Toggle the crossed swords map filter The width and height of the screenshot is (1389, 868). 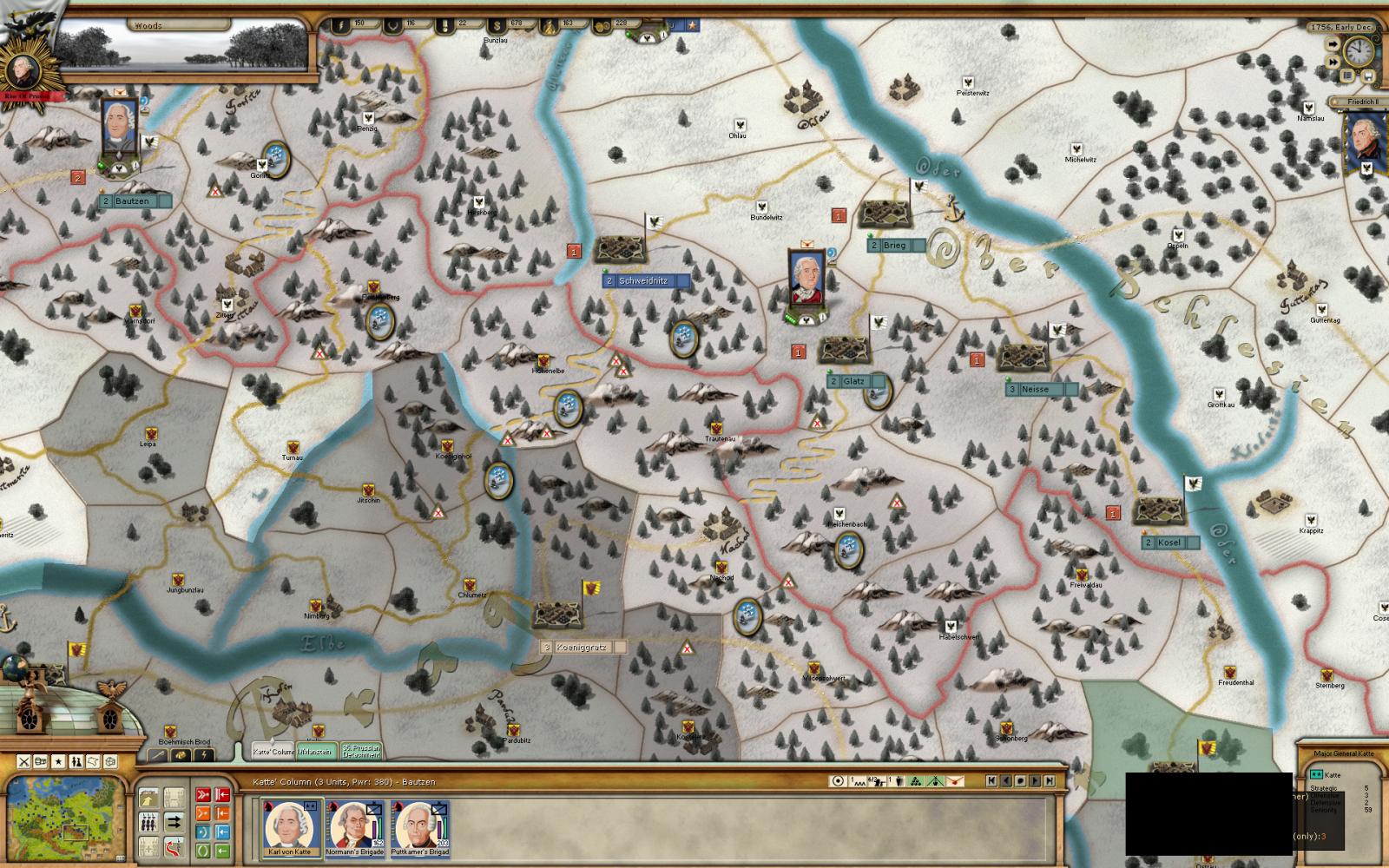(x=24, y=762)
